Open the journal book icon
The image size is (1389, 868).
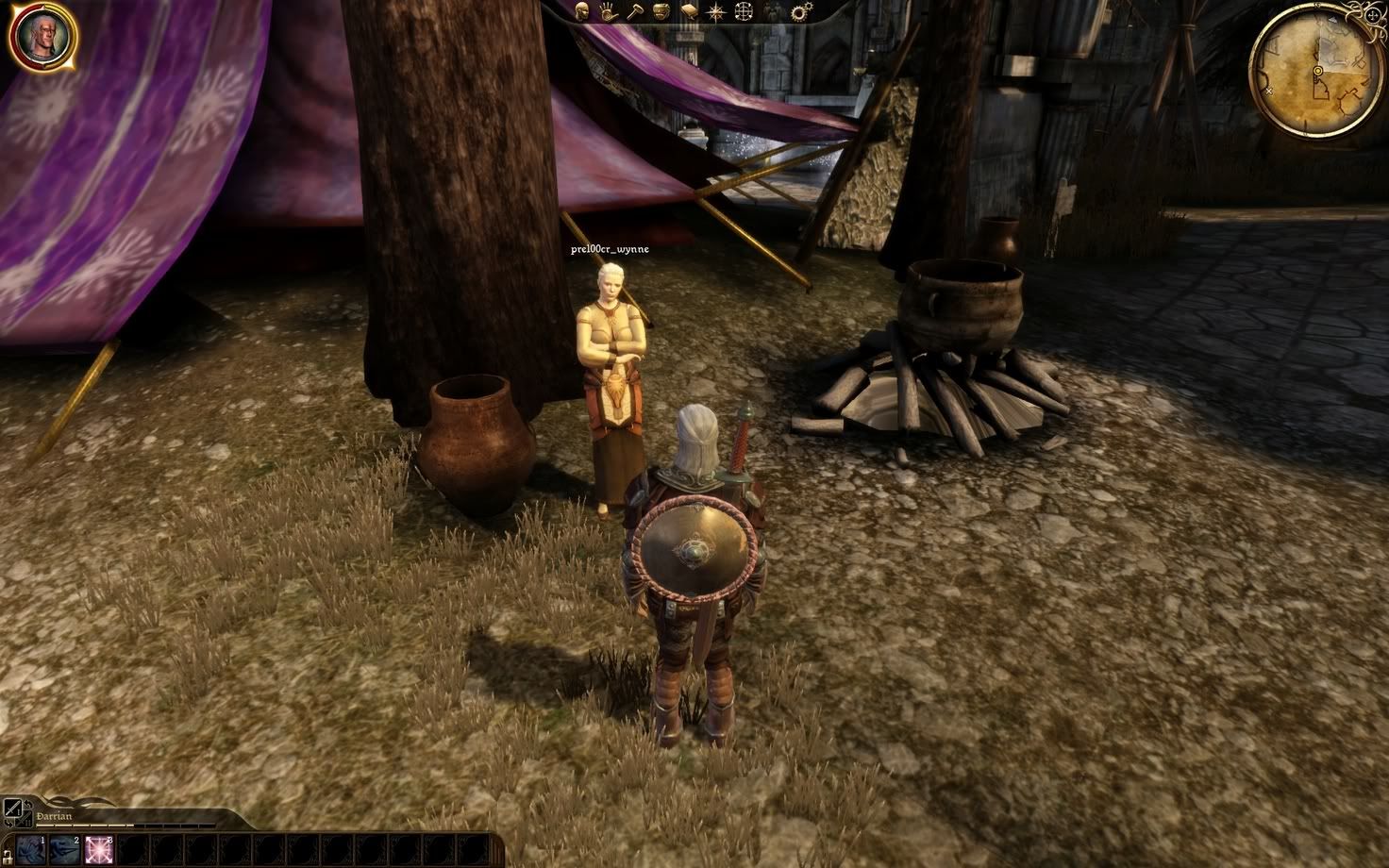[x=688, y=12]
